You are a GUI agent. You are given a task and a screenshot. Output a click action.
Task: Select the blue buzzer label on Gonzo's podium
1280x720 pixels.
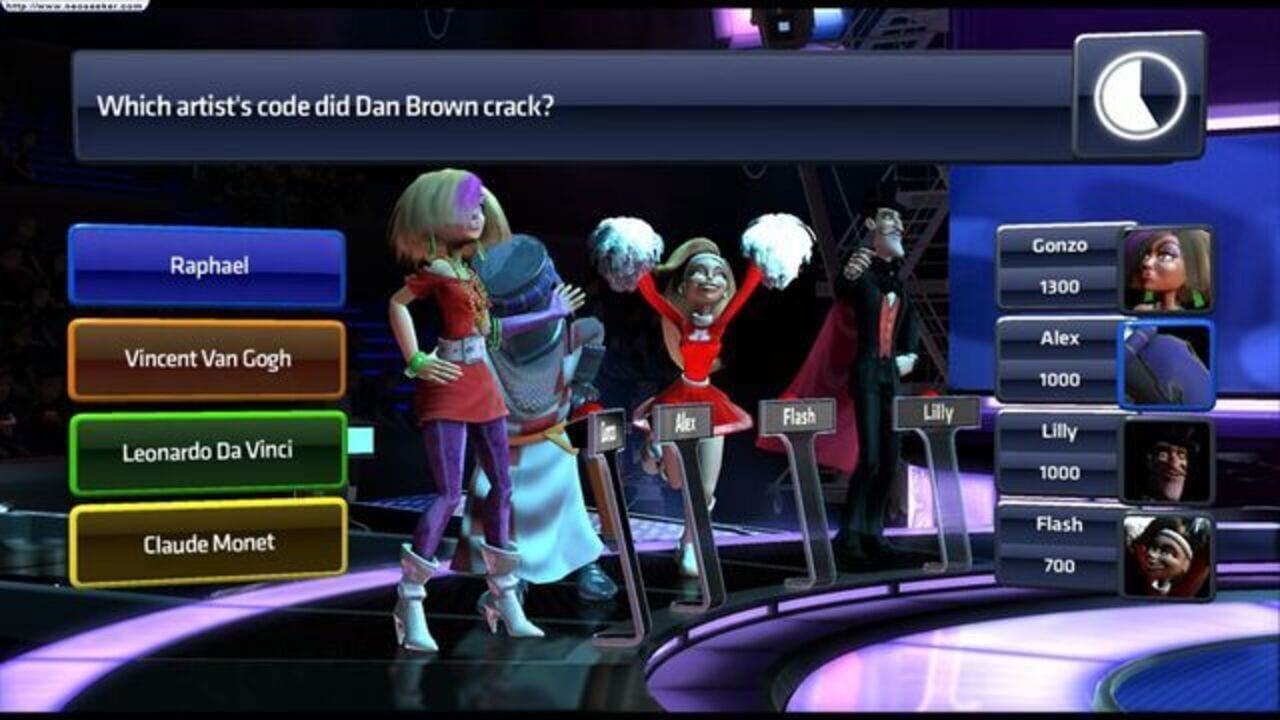[609, 428]
